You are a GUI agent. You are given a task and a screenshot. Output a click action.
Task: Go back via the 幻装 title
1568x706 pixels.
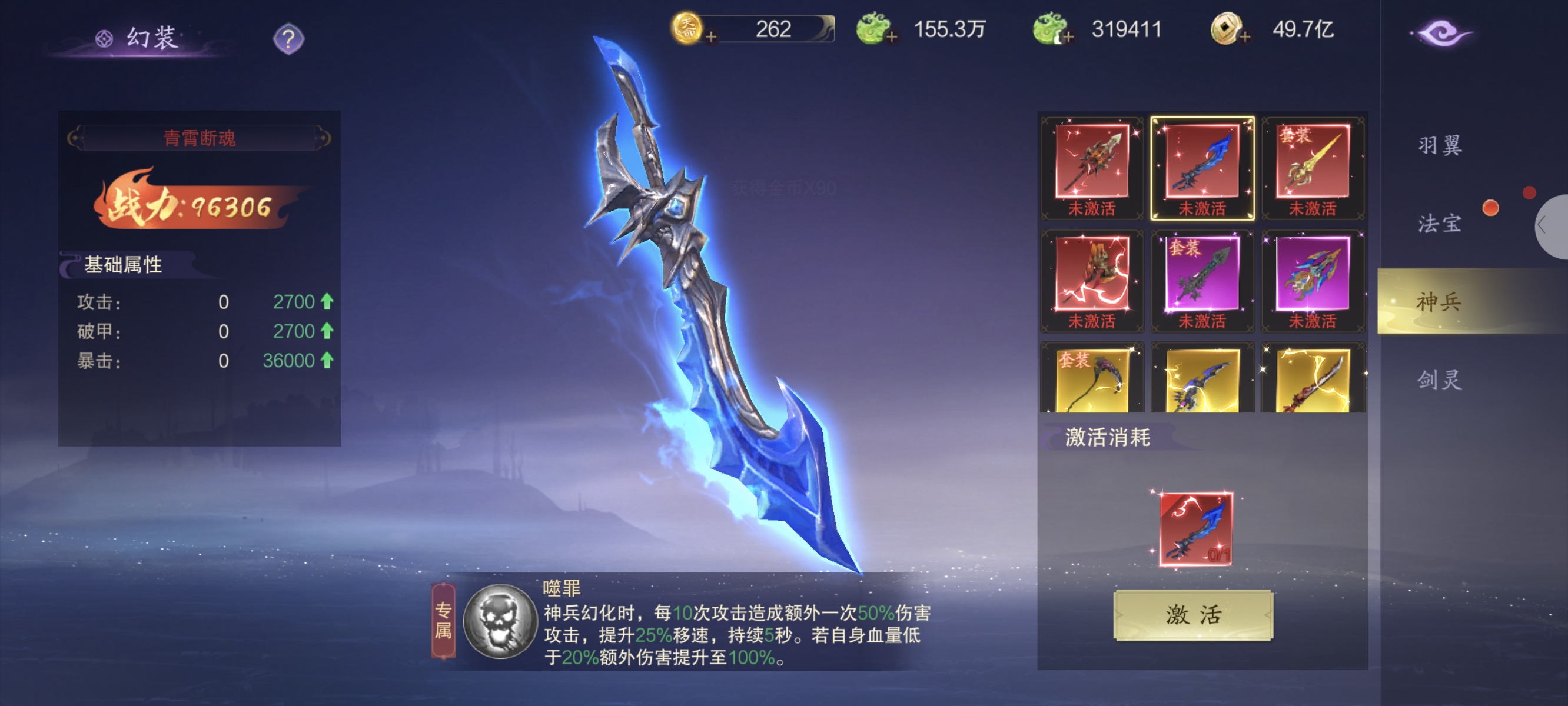140,38
